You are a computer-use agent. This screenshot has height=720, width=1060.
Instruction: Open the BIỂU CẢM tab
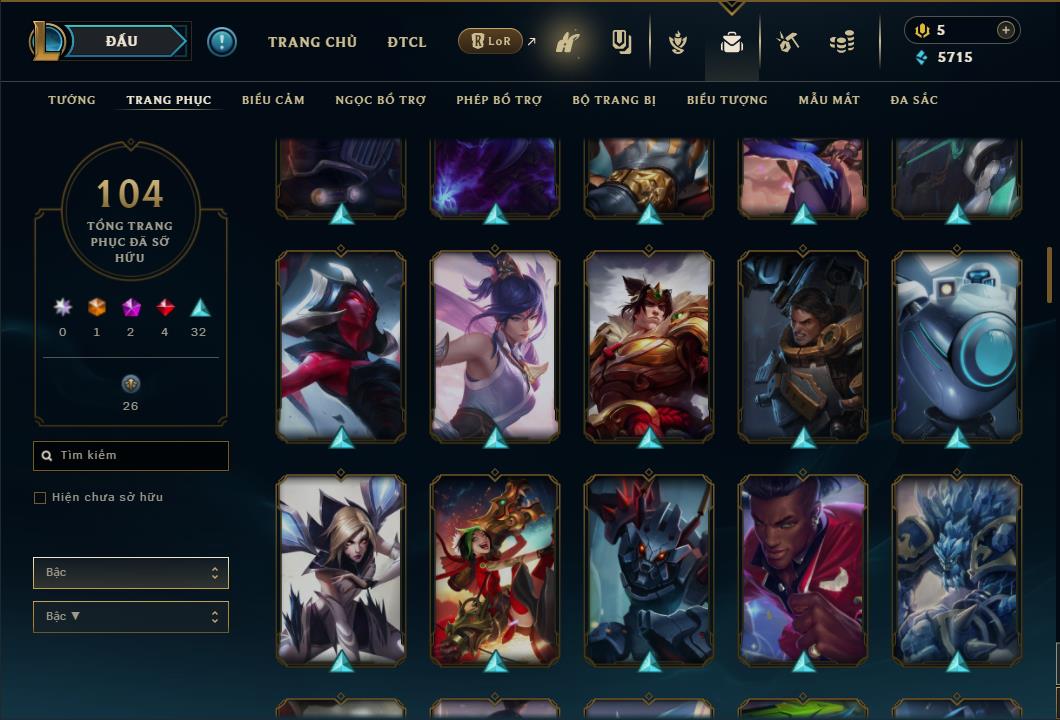coord(273,100)
